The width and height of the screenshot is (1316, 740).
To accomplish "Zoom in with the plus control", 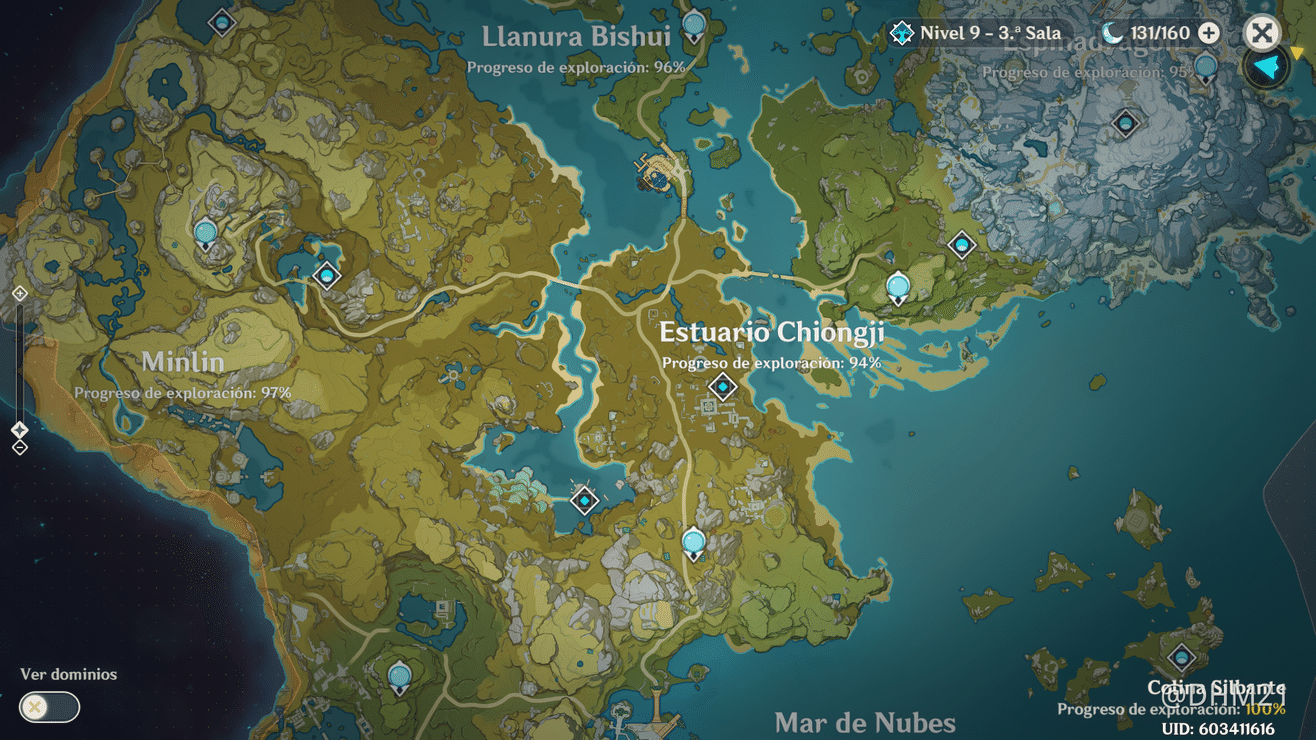I will click(x=18, y=293).
